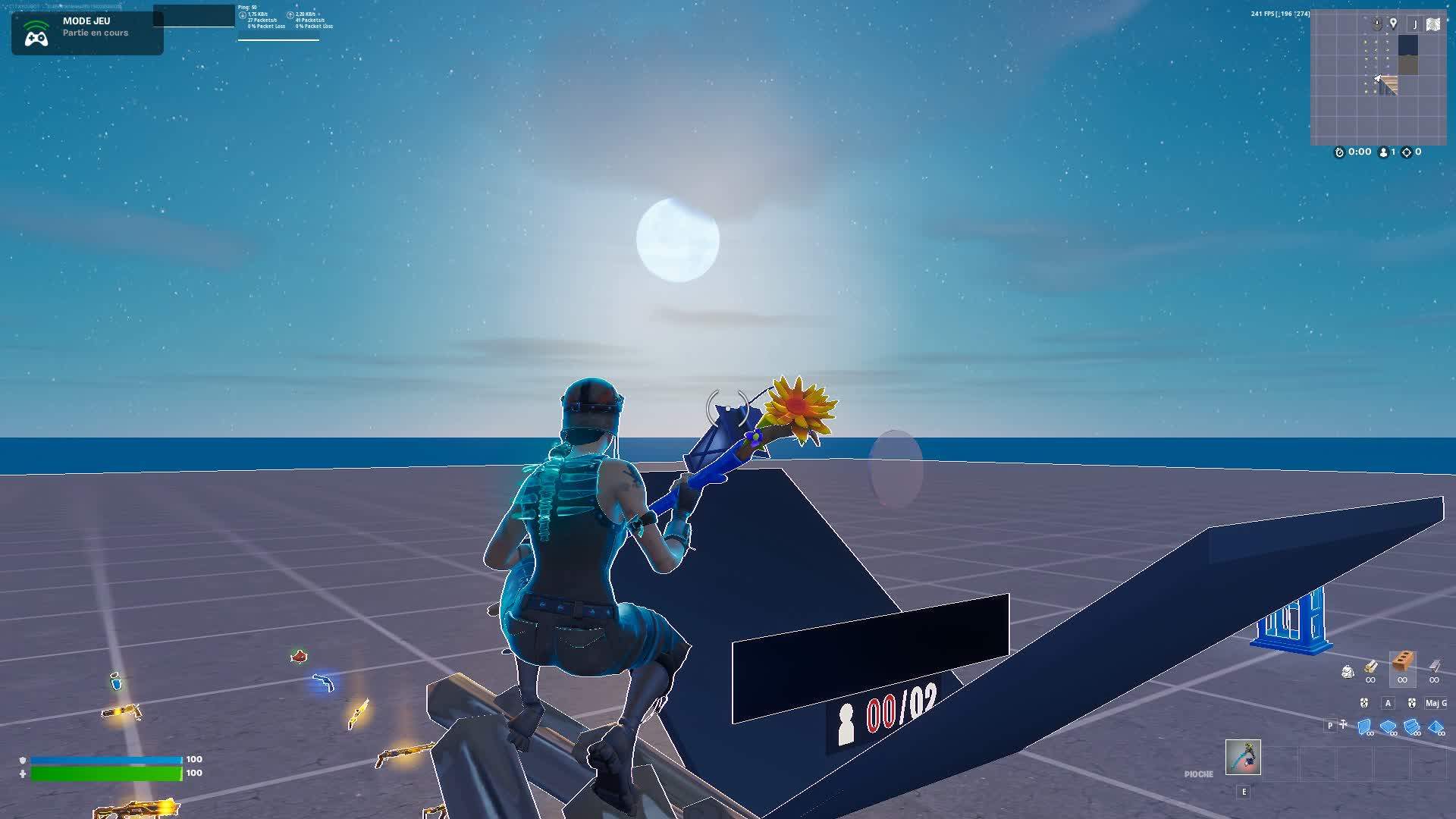Toggle the J key map shortcut box
This screenshot has width=1456, height=819.
[1415, 24]
